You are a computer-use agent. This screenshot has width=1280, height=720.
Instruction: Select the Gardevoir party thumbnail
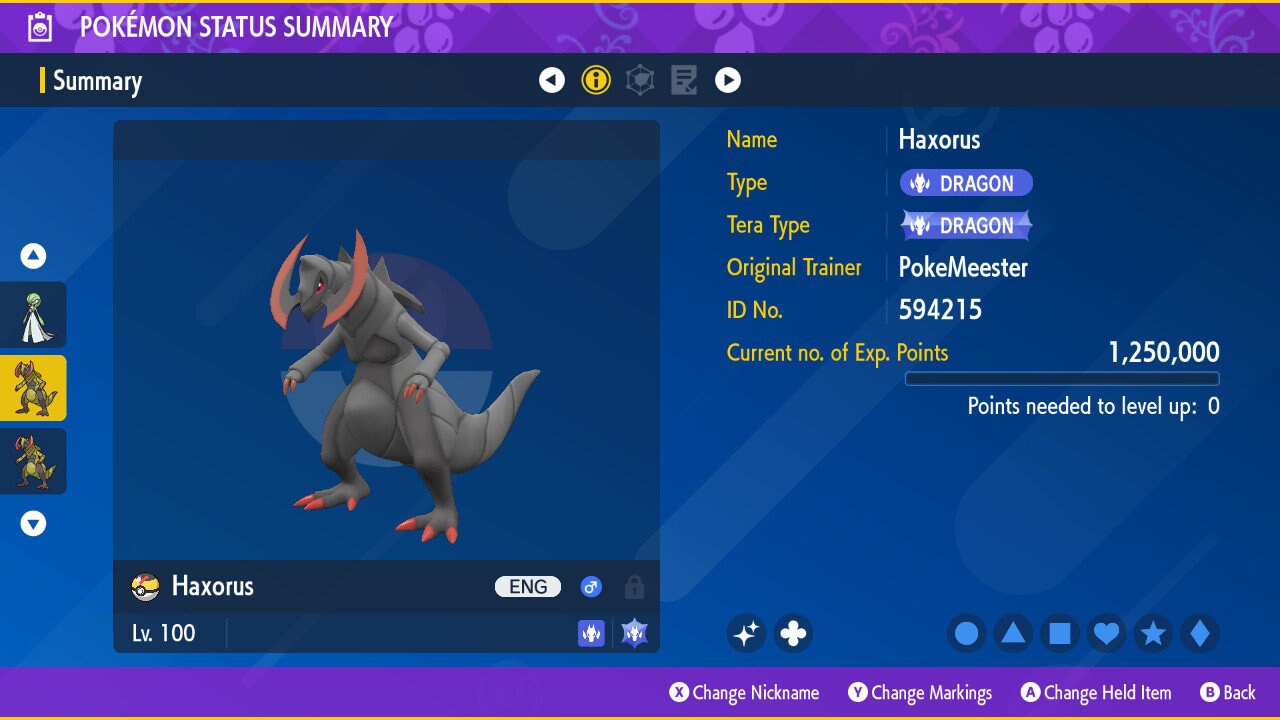(x=34, y=315)
